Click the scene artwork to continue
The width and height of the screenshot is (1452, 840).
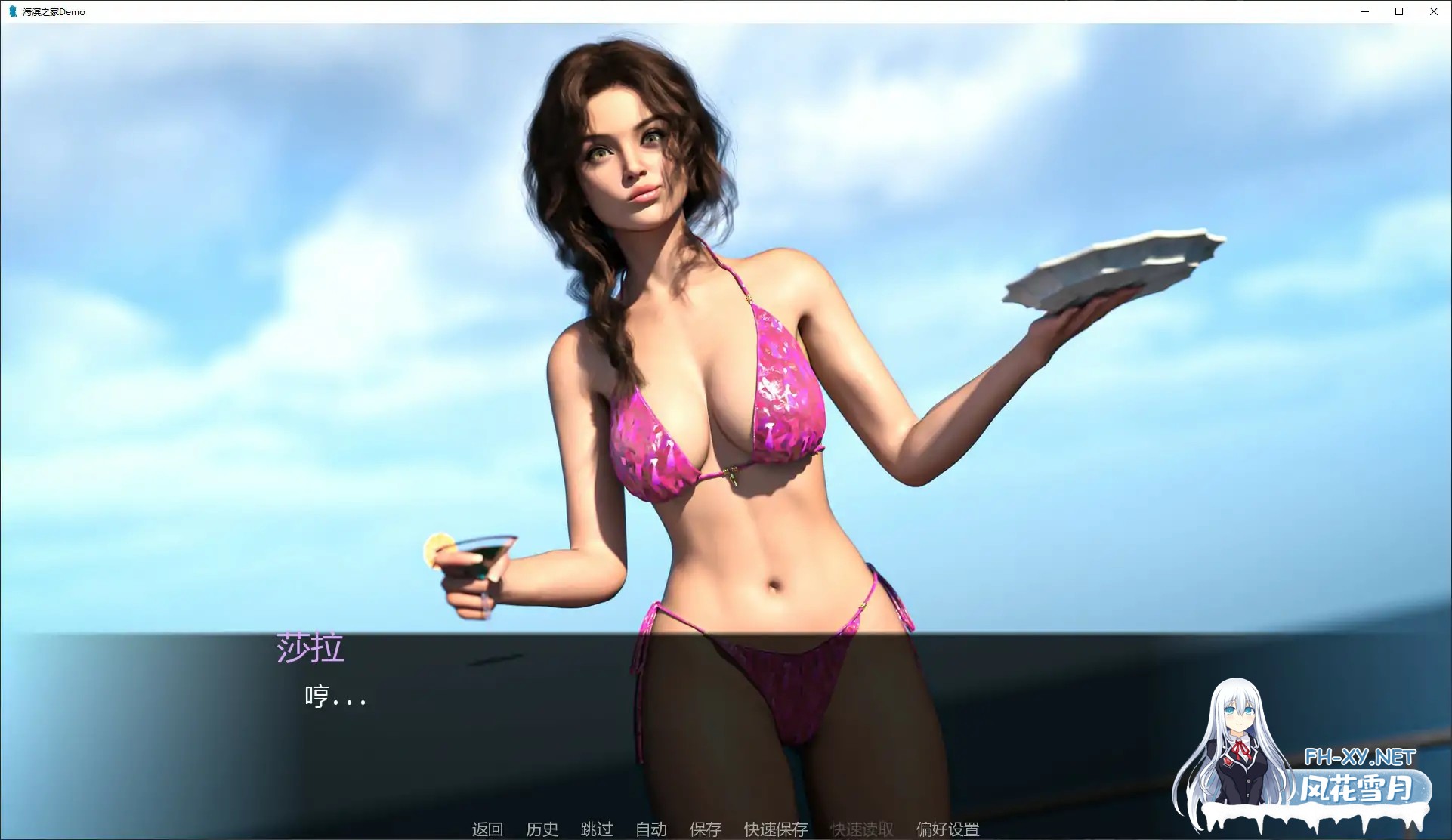click(x=725, y=302)
